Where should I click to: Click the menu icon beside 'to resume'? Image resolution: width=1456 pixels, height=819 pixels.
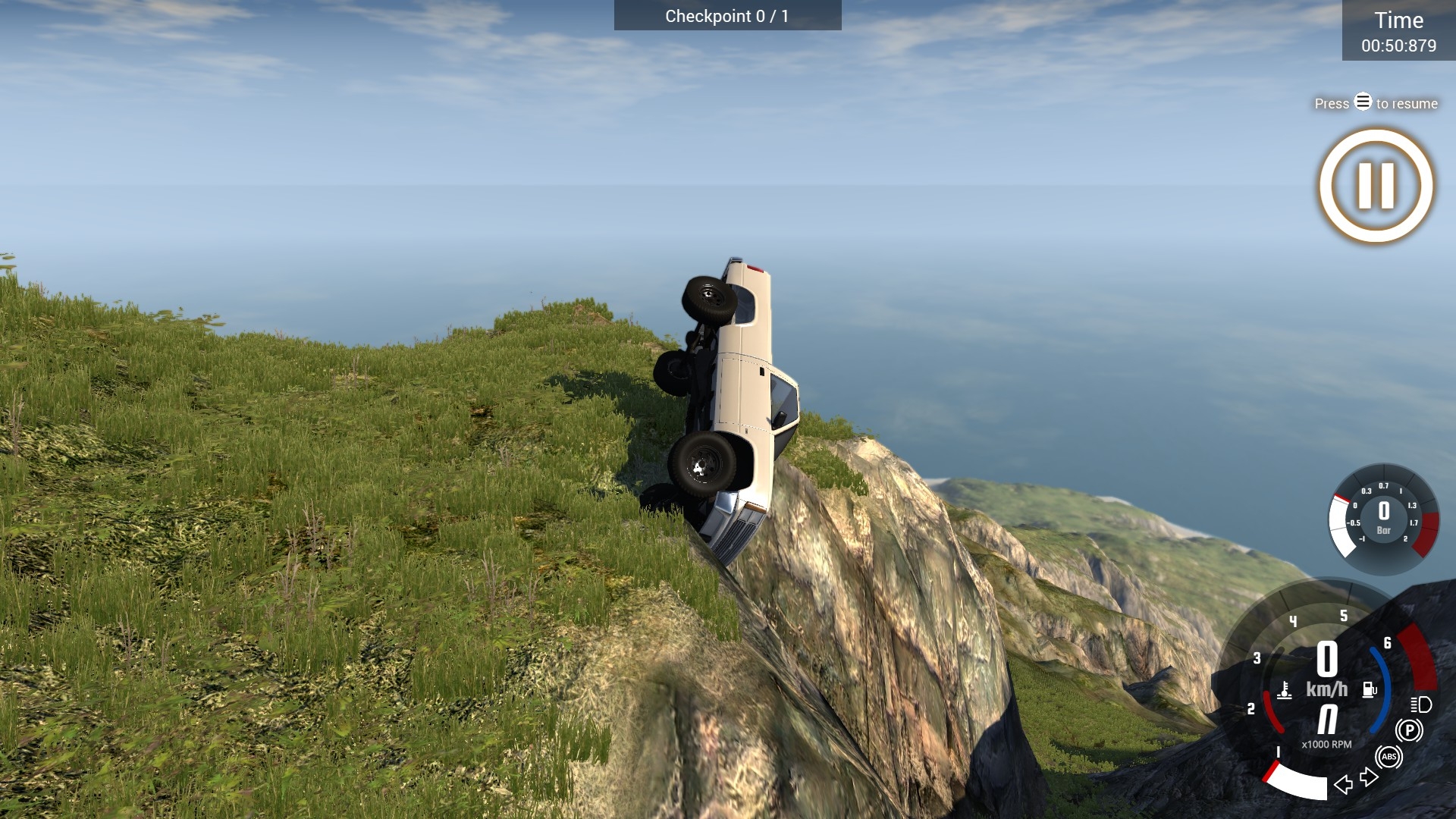point(1362,102)
